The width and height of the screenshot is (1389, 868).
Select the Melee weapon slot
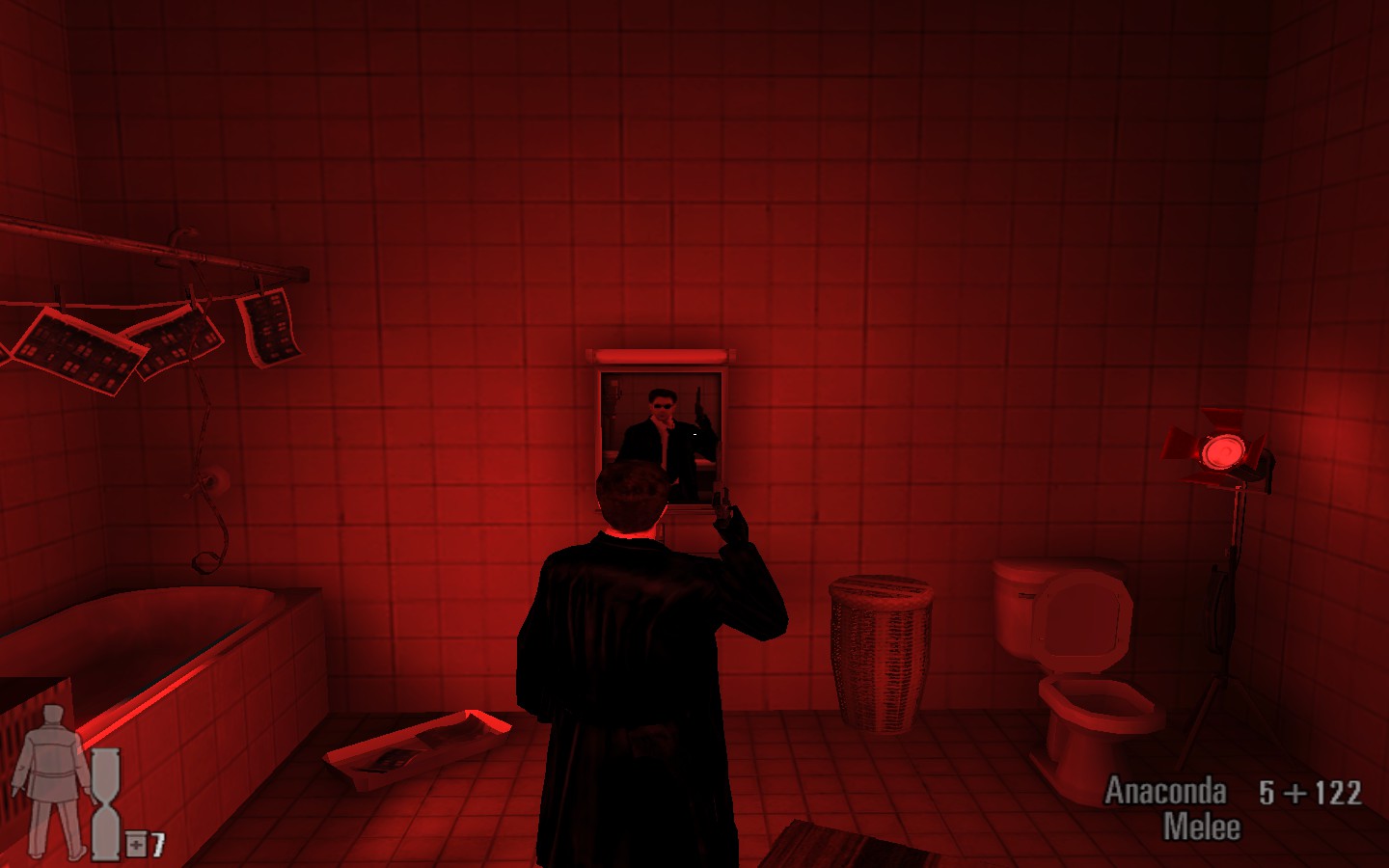point(1205,825)
